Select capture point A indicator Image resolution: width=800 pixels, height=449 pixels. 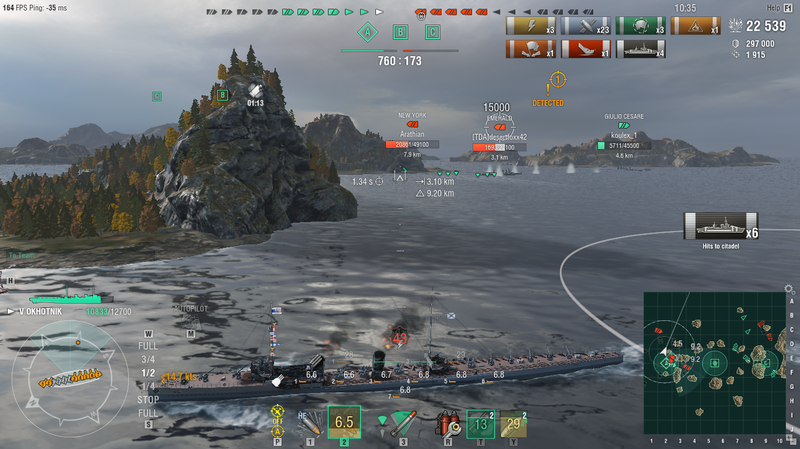pyautogui.click(x=368, y=32)
